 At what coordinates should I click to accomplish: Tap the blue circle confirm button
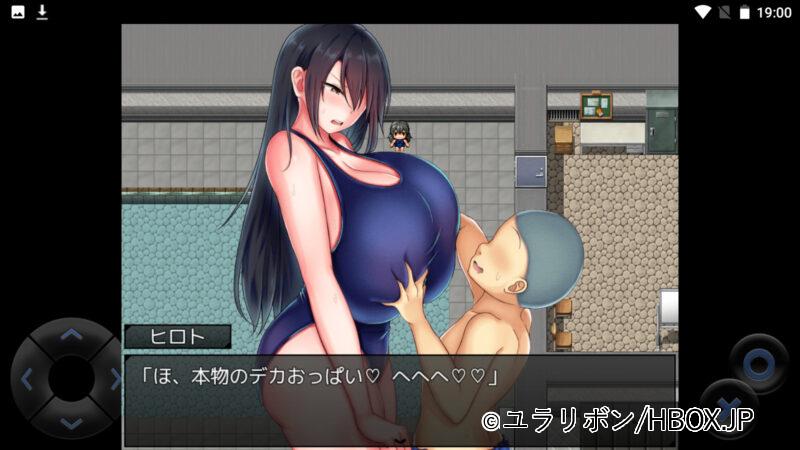pyautogui.click(x=757, y=362)
